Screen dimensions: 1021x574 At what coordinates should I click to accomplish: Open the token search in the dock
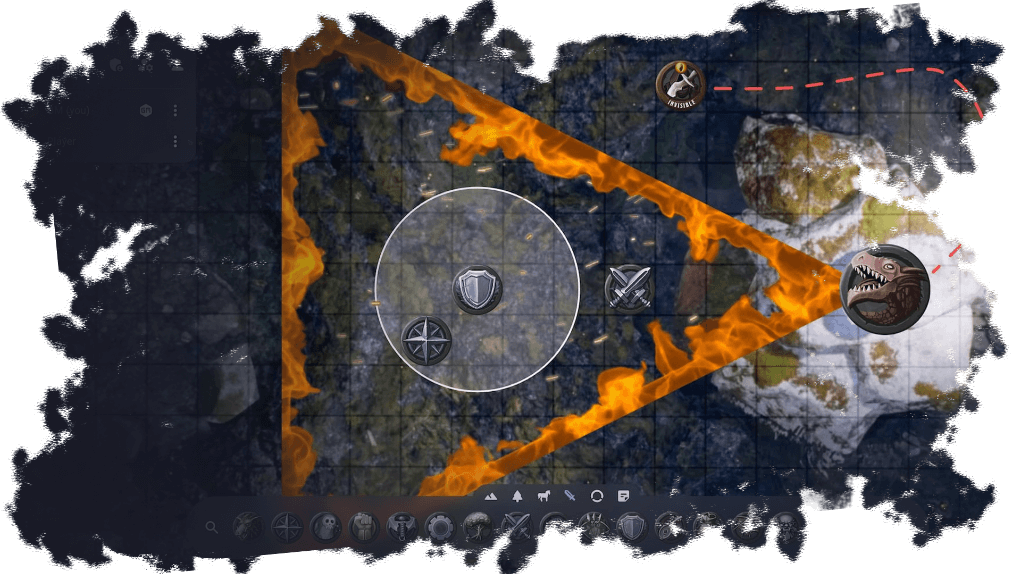coord(211,527)
